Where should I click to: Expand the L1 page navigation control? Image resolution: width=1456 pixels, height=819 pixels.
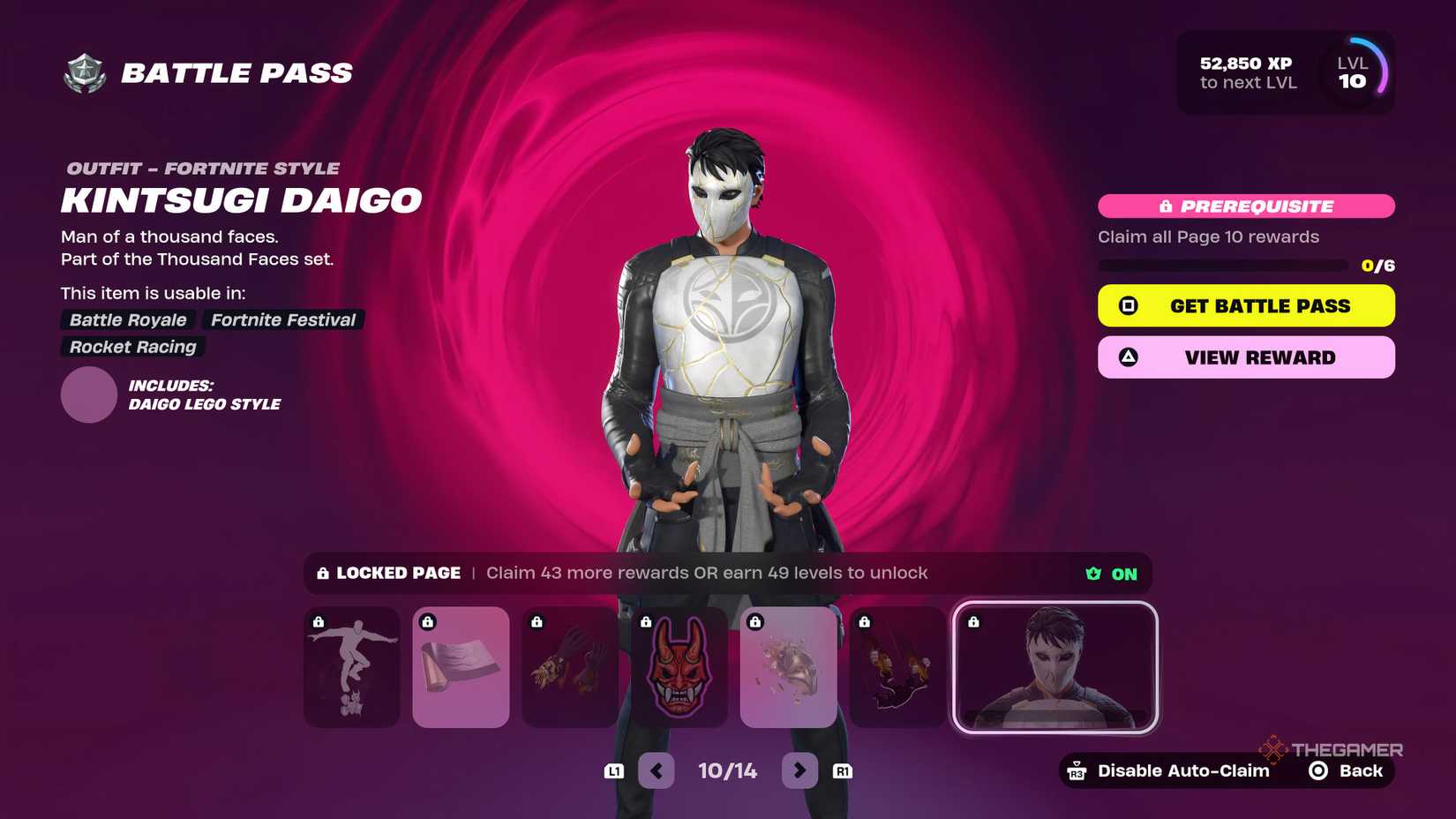(614, 770)
